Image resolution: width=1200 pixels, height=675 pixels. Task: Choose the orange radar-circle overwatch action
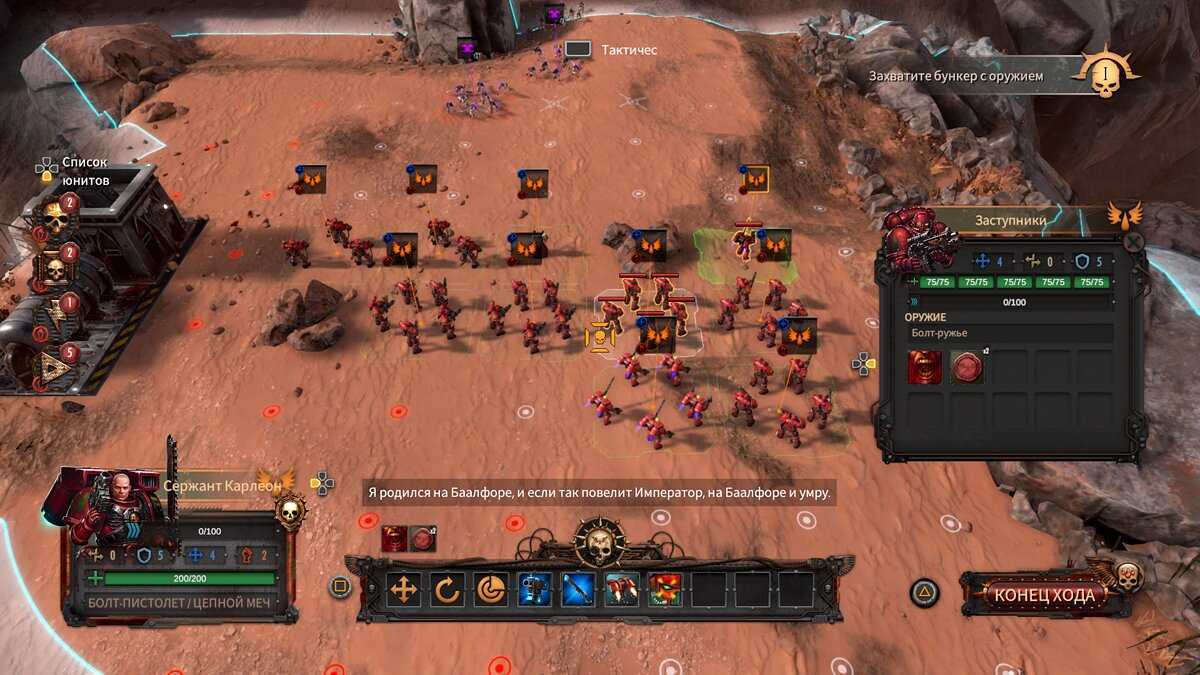click(491, 590)
